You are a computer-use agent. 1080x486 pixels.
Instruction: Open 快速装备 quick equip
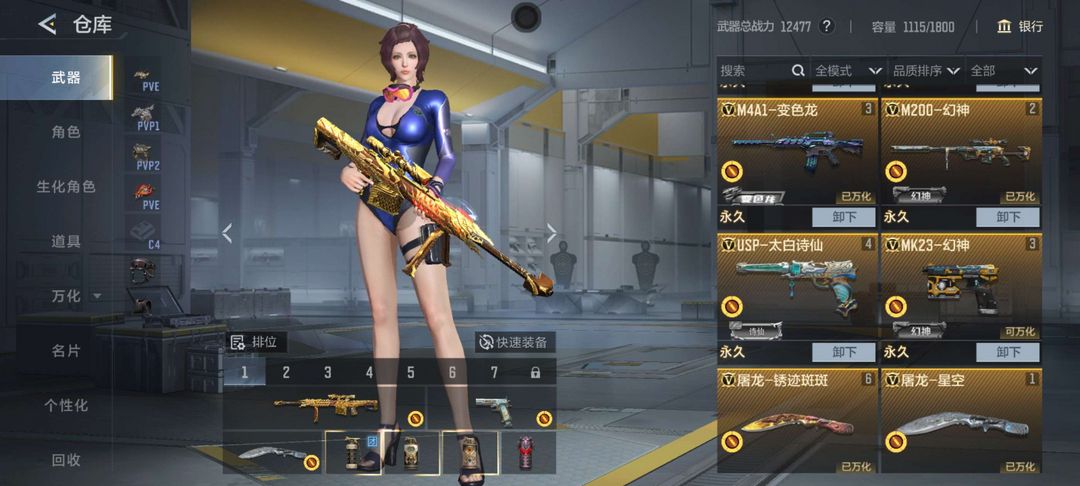pos(513,342)
